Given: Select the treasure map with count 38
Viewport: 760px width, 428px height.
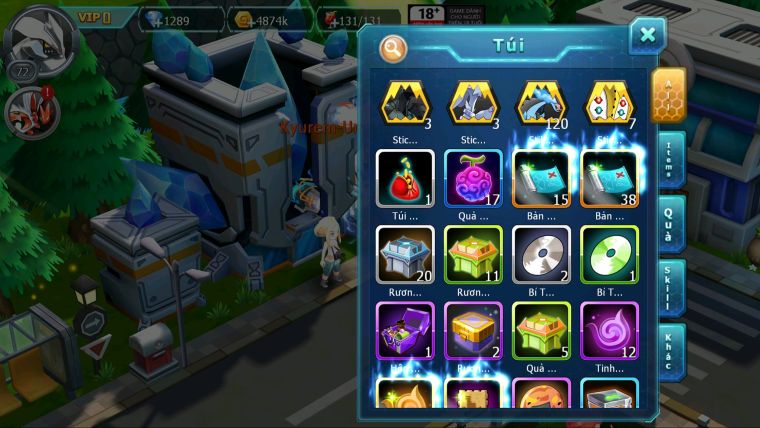Looking at the screenshot, I should click(609, 178).
